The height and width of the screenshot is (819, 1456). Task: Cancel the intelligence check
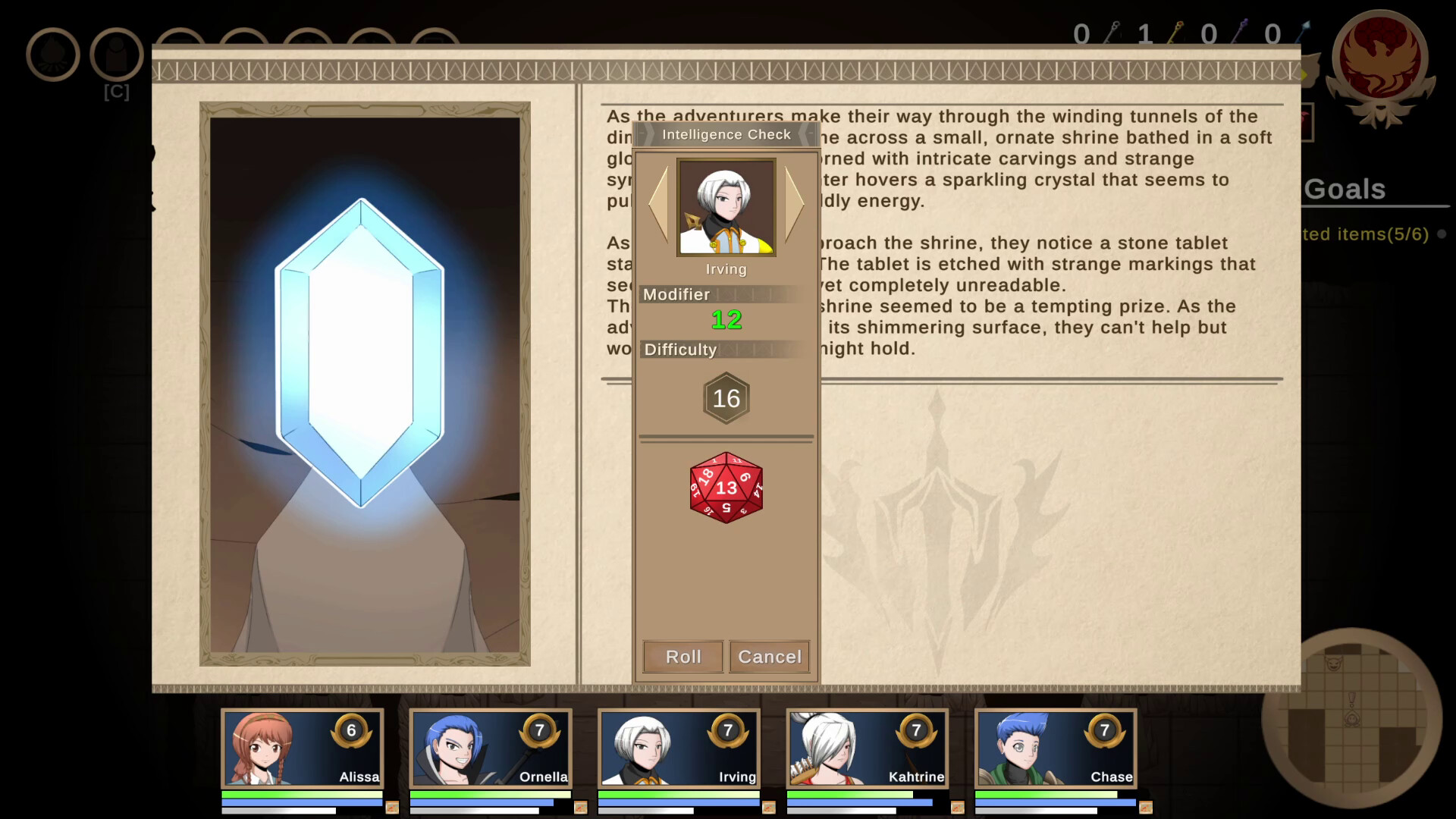(x=768, y=657)
